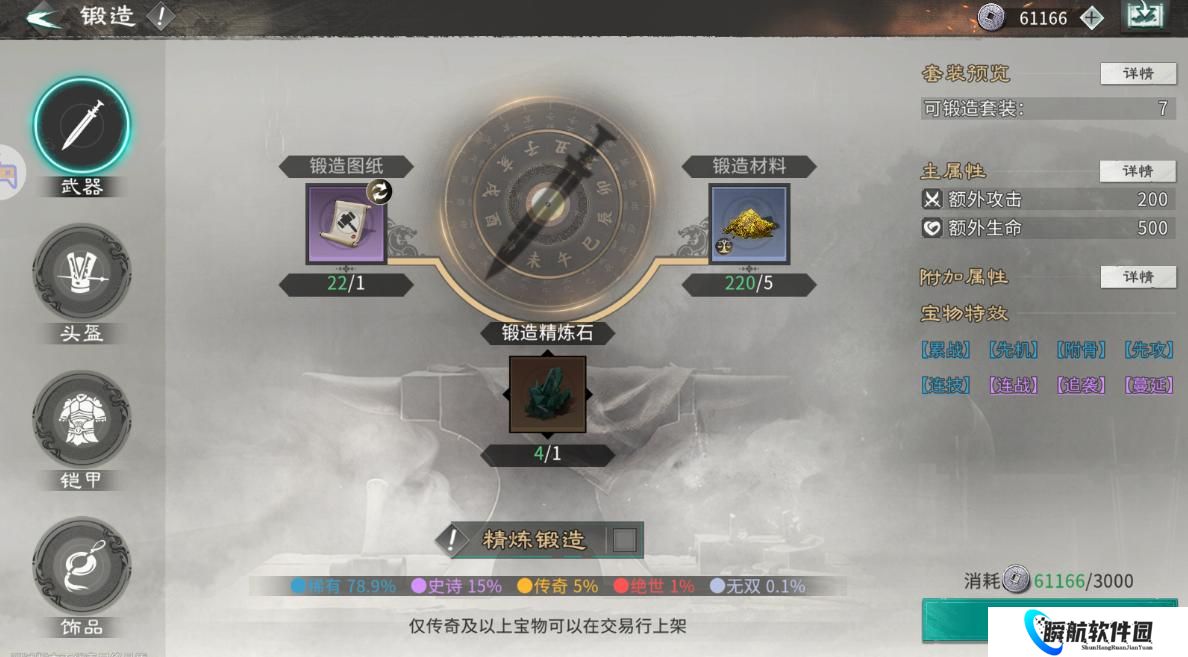Add more coins with the plus button
The height and width of the screenshot is (657, 1188).
tap(1092, 18)
